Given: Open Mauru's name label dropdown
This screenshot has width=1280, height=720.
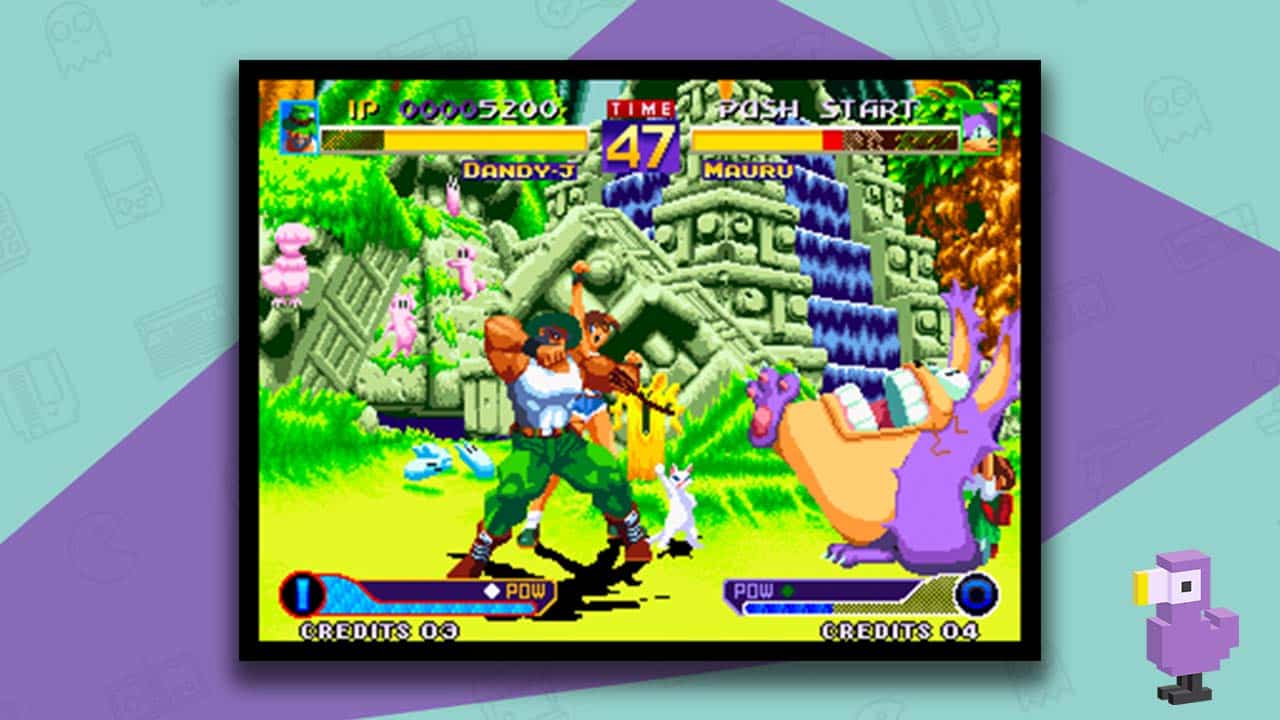Looking at the screenshot, I should tap(746, 171).
